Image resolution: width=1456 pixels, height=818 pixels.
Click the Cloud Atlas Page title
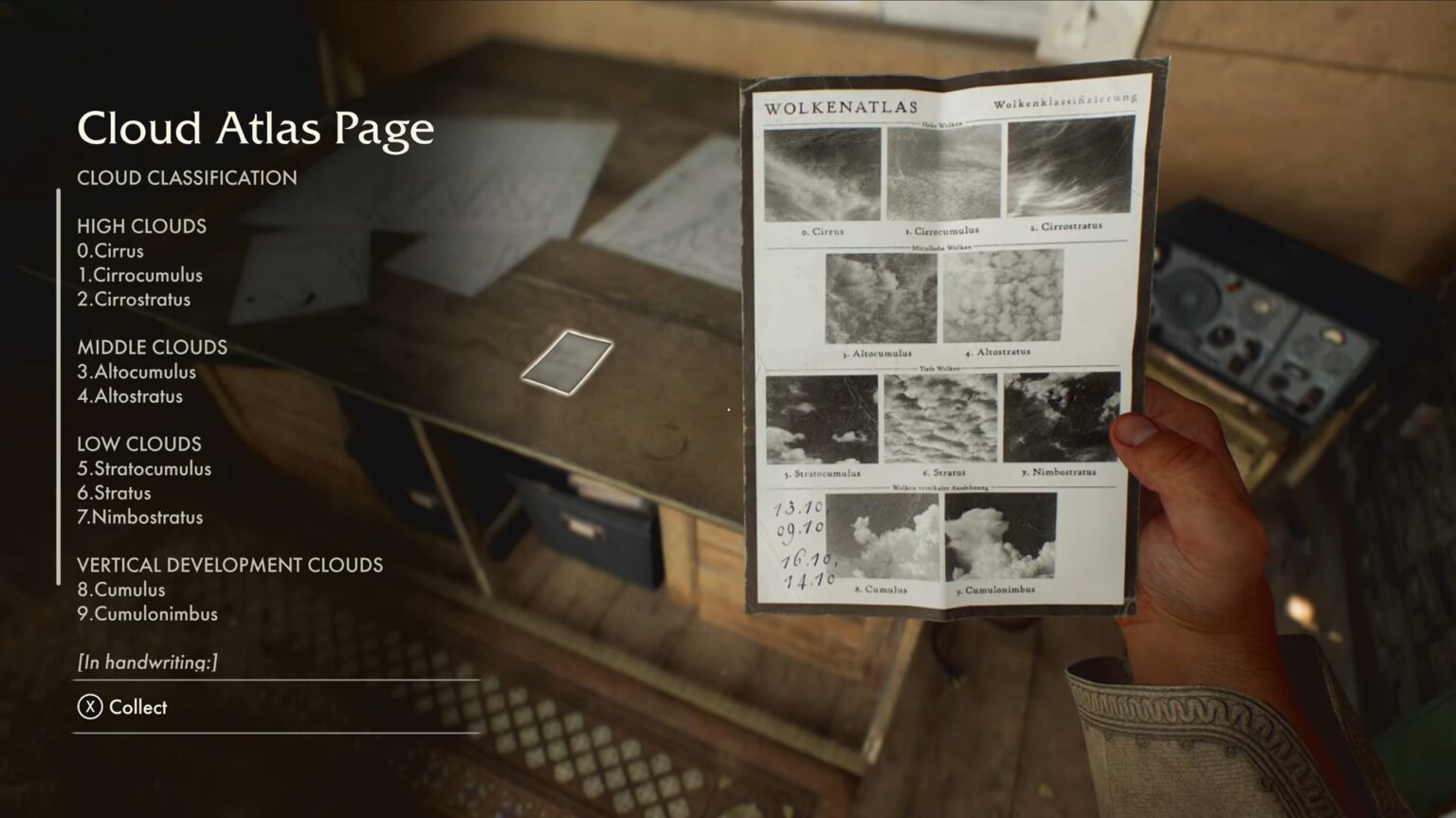[x=256, y=129]
